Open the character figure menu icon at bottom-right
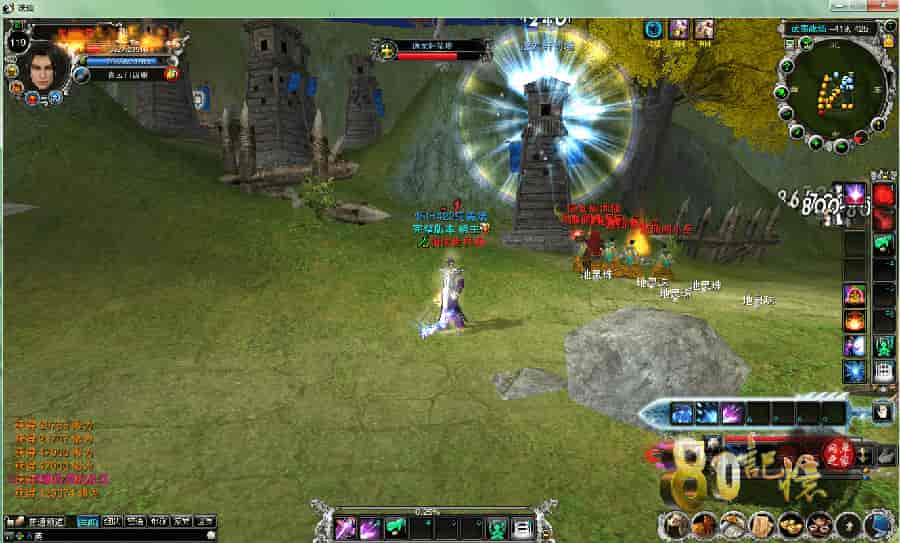Viewport: 900px width, 543px height. tap(676, 524)
